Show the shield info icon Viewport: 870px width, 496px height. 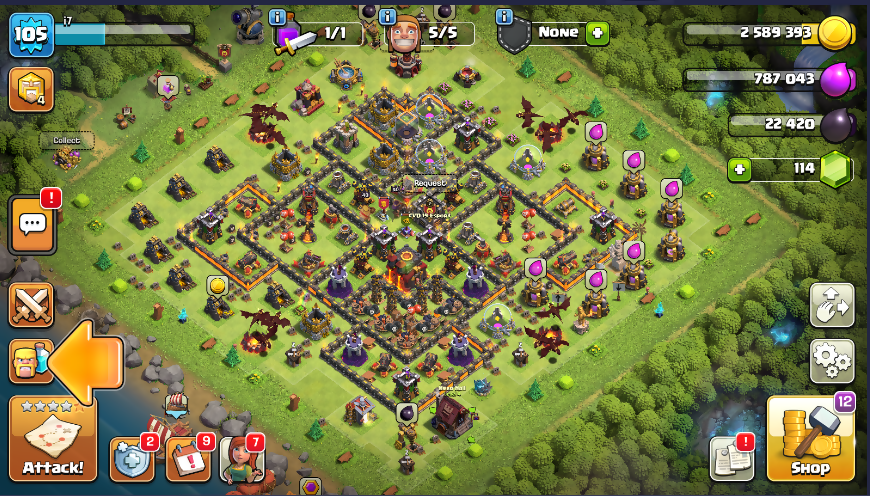(x=504, y=18)
